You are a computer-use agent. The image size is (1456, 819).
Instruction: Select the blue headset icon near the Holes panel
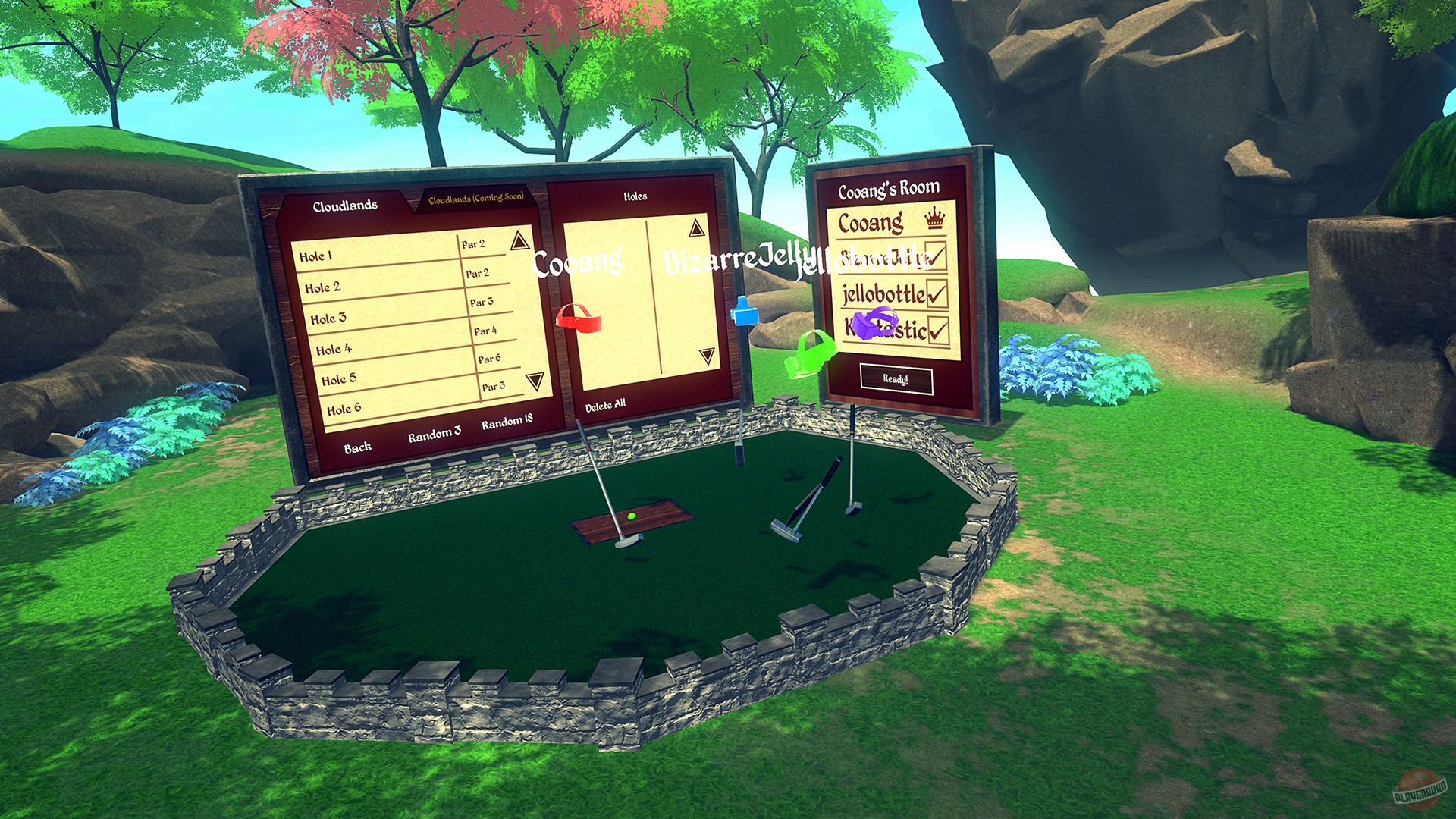745,315
